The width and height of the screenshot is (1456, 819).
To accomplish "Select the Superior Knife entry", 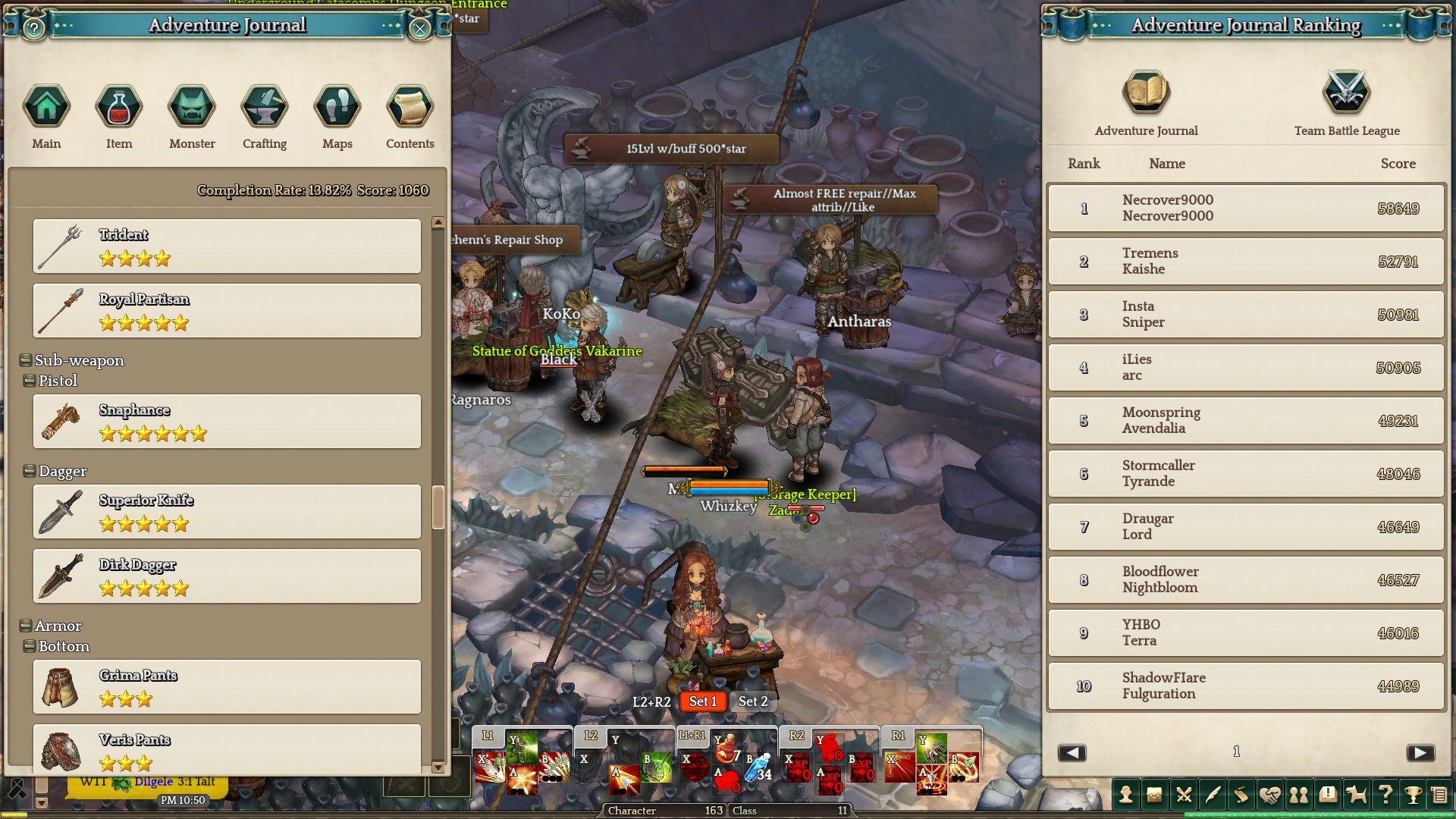I will pyautogui.click(x=227, y=512).
